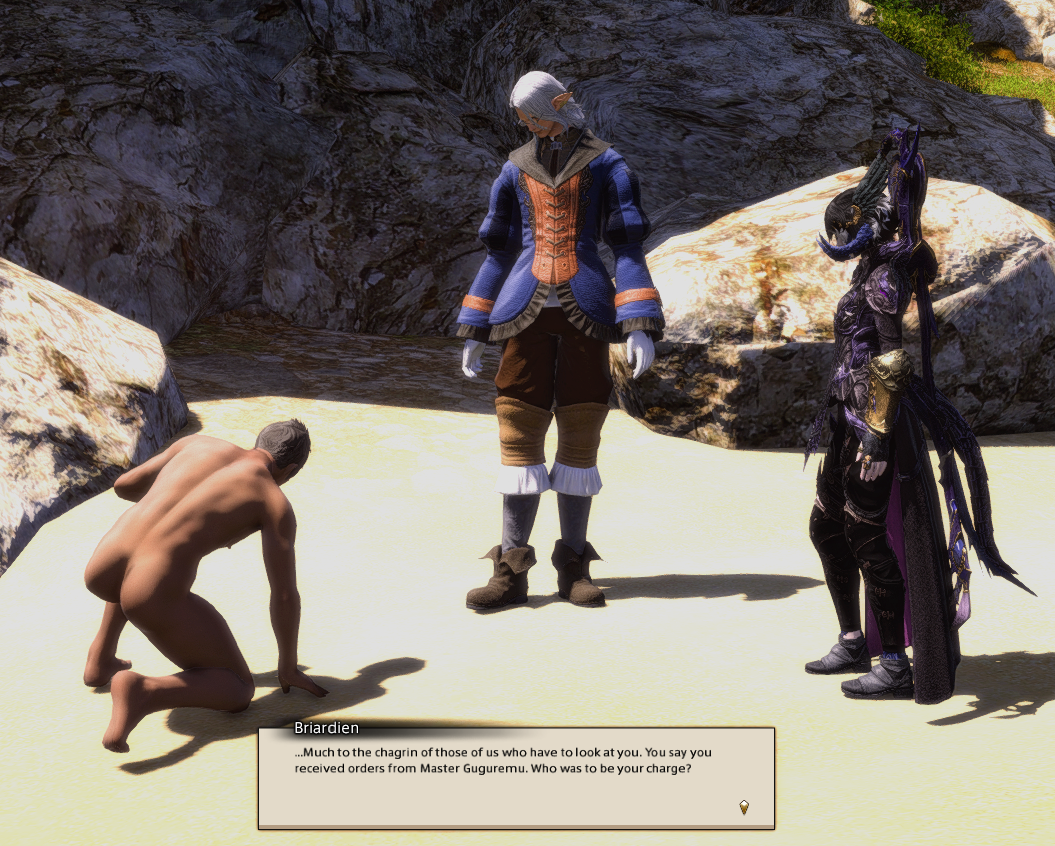Click the dialogue continue arrow indicator

pyautogui.click(x=743, y=807)
